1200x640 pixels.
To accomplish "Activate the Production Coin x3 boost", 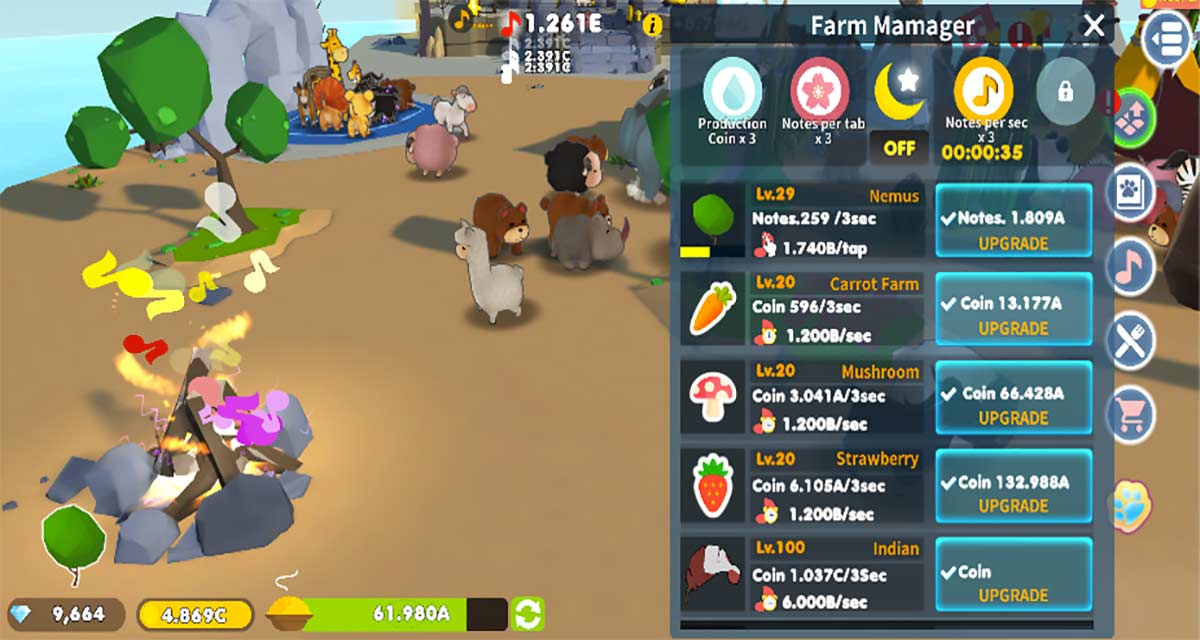I will pos(732,91).
